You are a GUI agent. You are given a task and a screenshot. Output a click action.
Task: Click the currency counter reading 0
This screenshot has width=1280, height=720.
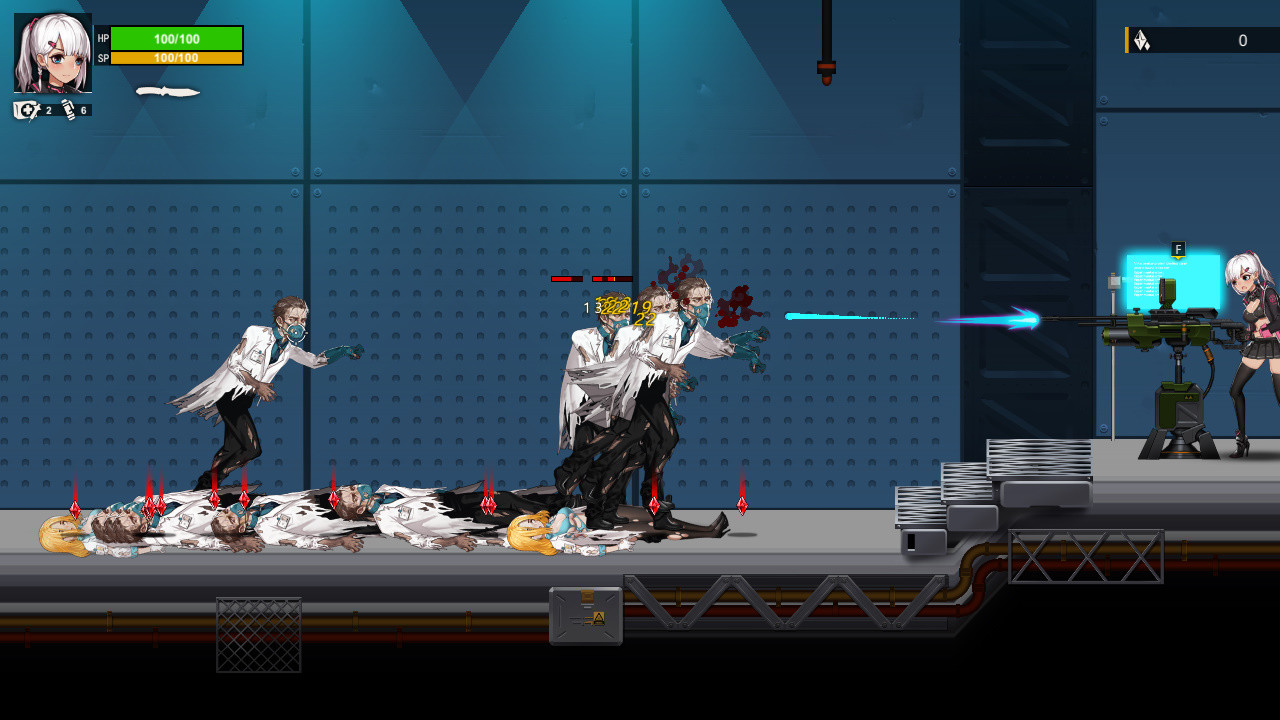(1243, 40)
